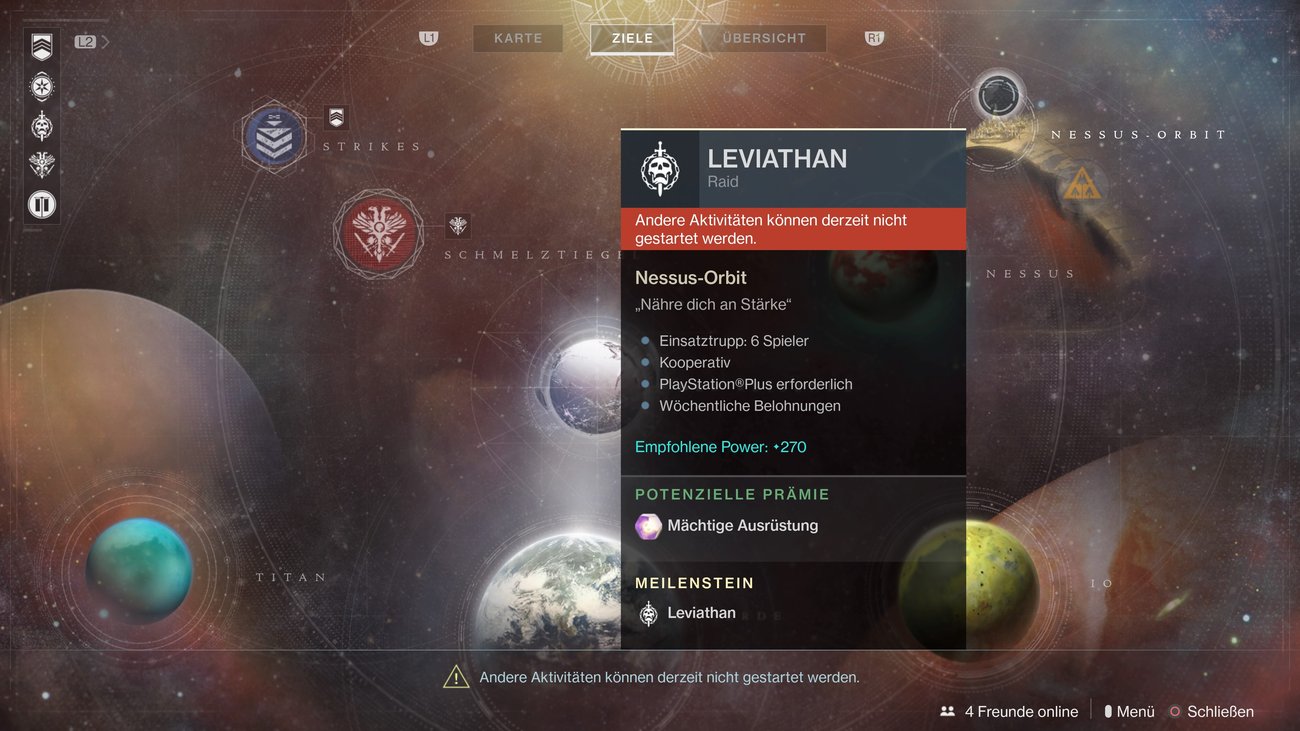Select the eagle crest icon in the sidebar
Viewport: 1300px width, 731px height.
(40, 164)
